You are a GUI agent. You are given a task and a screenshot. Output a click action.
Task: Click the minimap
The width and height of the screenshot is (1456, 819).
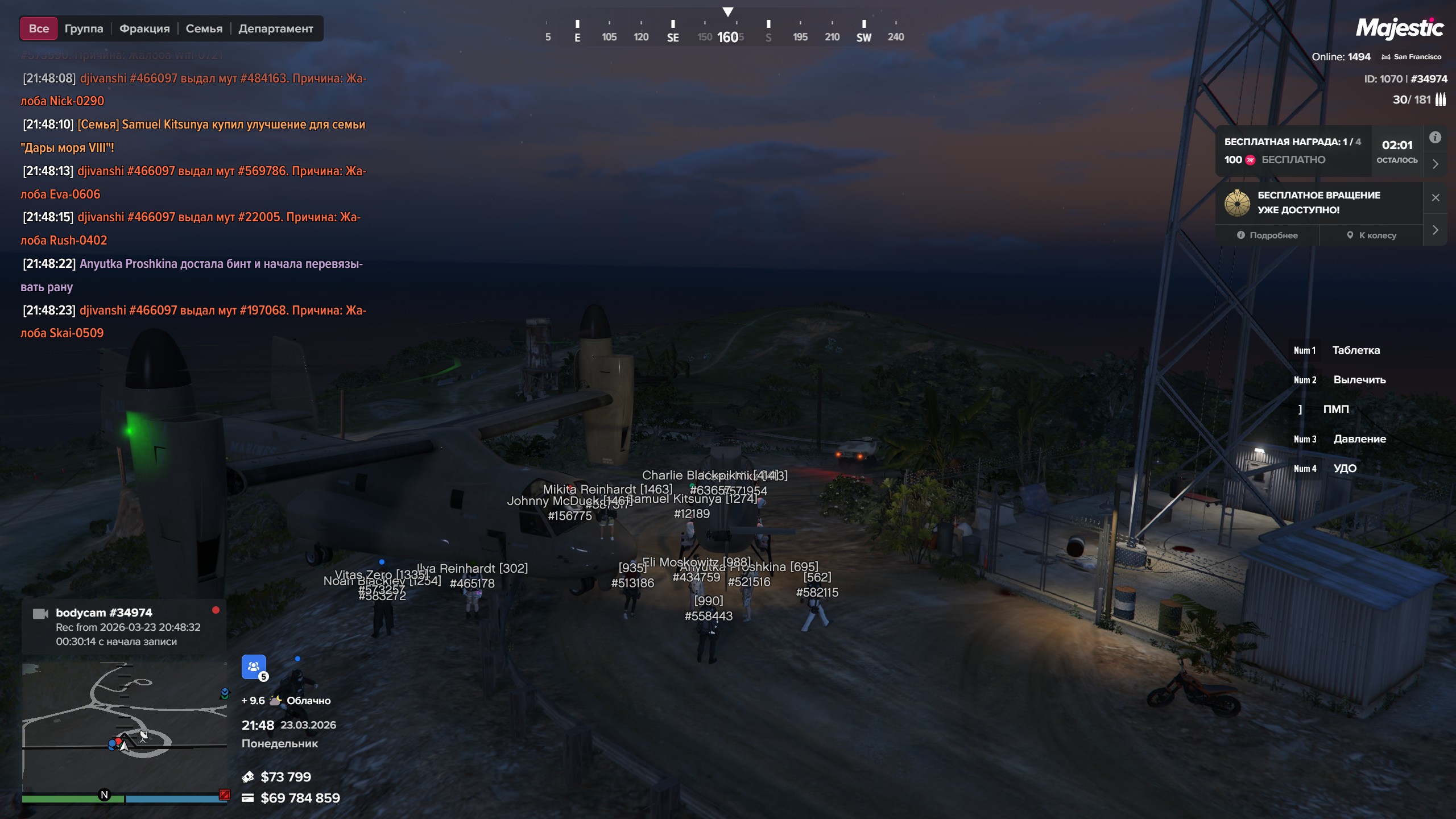click(x=124, y=727)
